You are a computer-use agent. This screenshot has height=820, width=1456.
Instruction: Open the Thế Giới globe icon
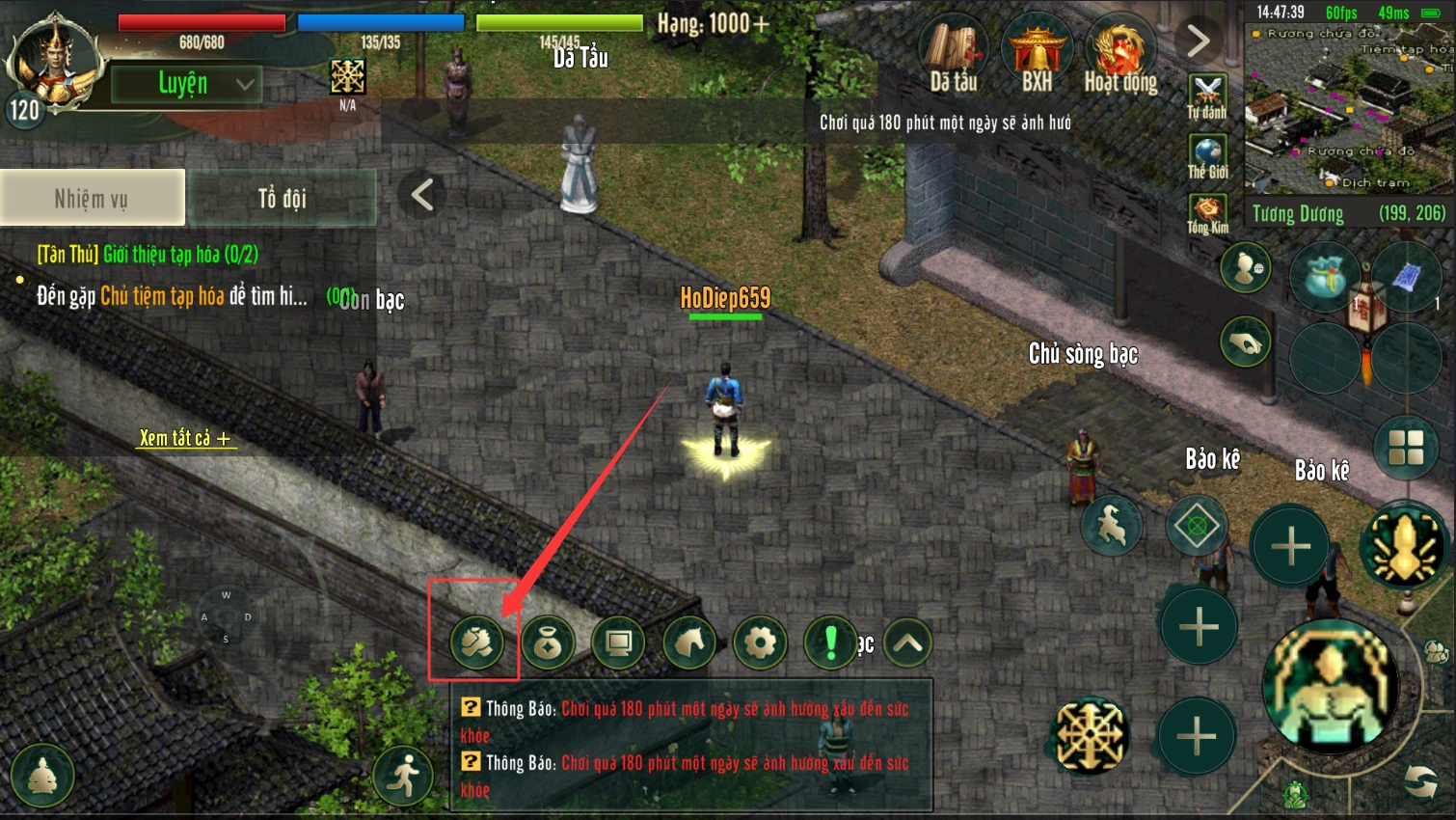pos(1207,156)
